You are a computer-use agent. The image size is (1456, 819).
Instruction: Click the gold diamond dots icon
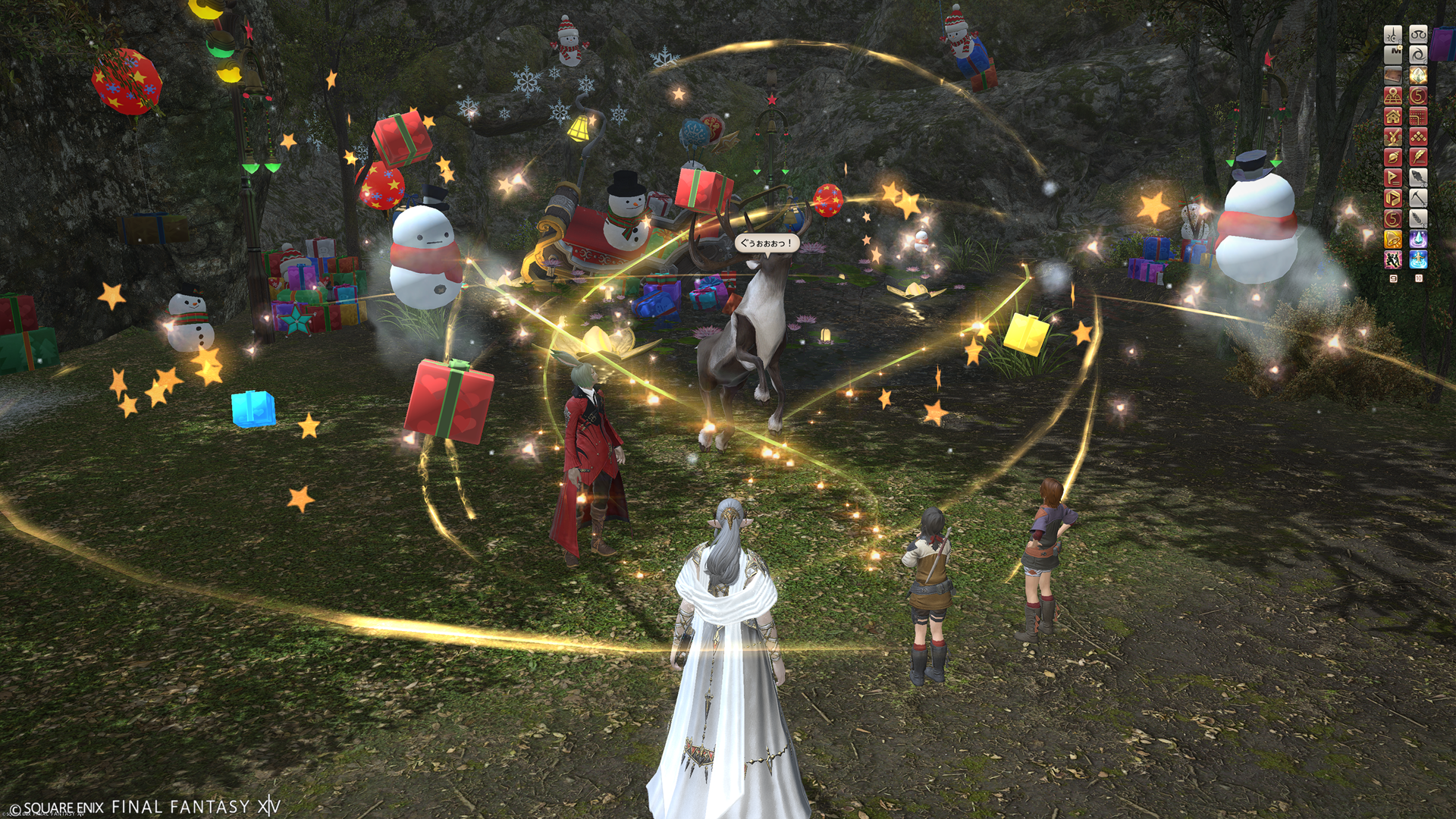pos(1418,136)
